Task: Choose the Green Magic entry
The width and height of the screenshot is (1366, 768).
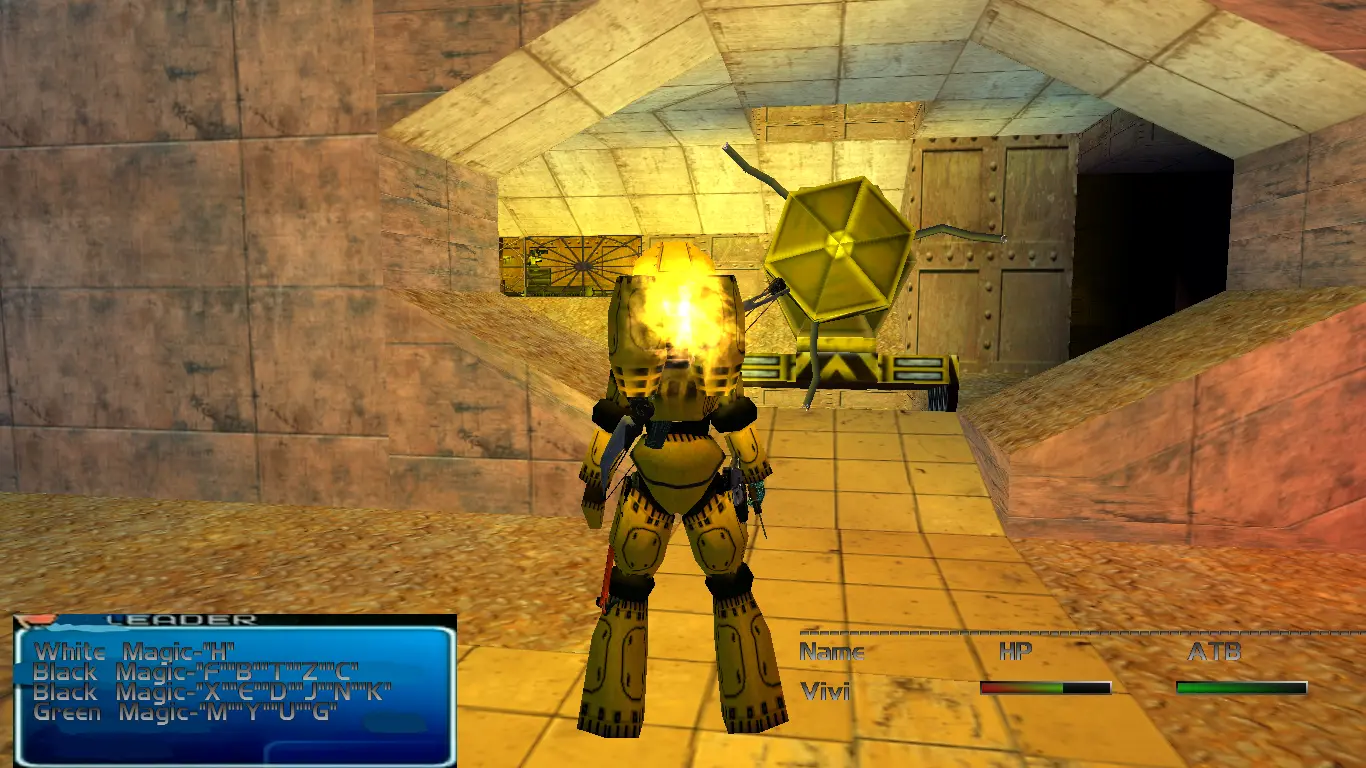Action: pyautogui.click(x=185, y=712)
